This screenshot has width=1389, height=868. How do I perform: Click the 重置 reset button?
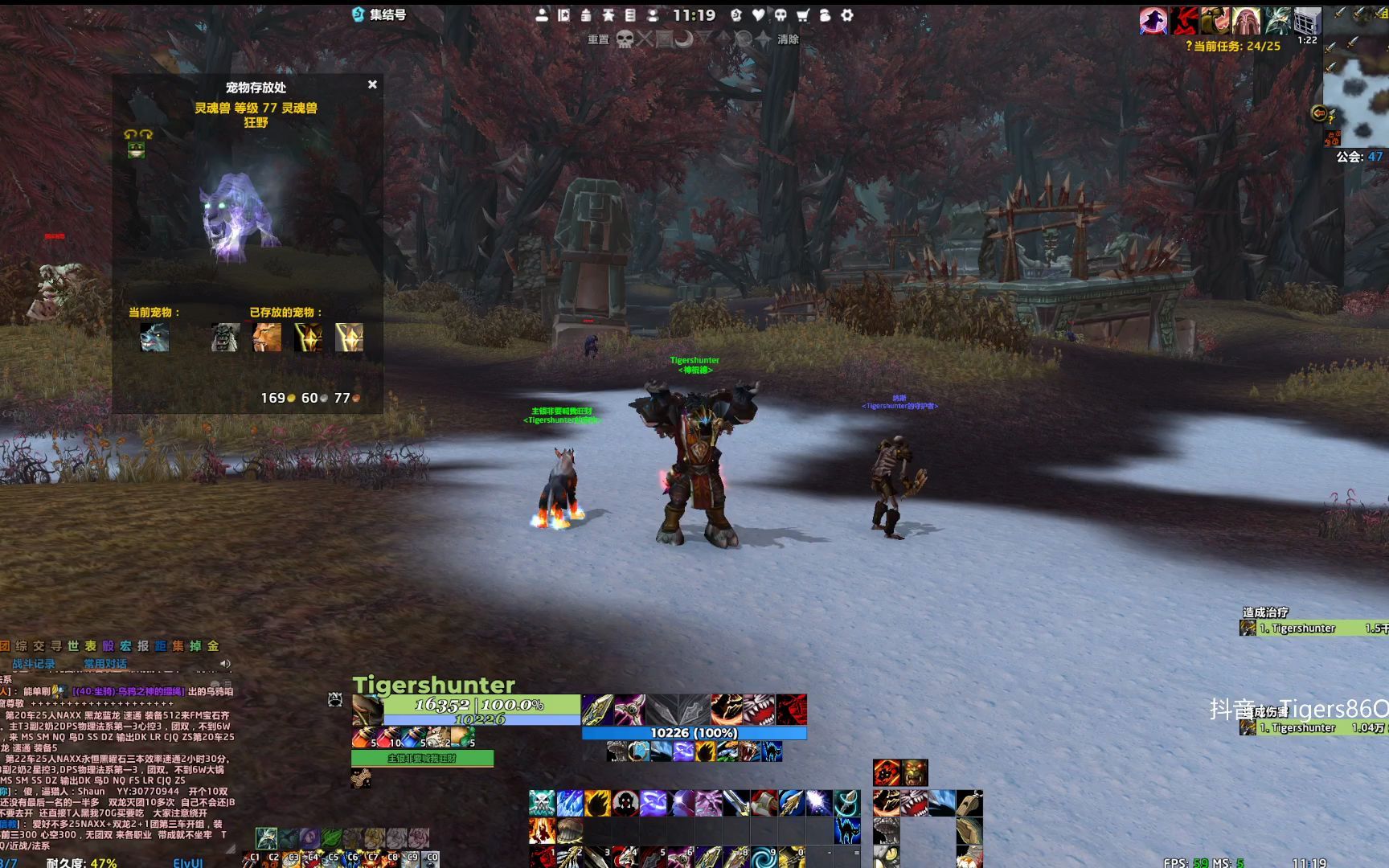coord(598,39)
